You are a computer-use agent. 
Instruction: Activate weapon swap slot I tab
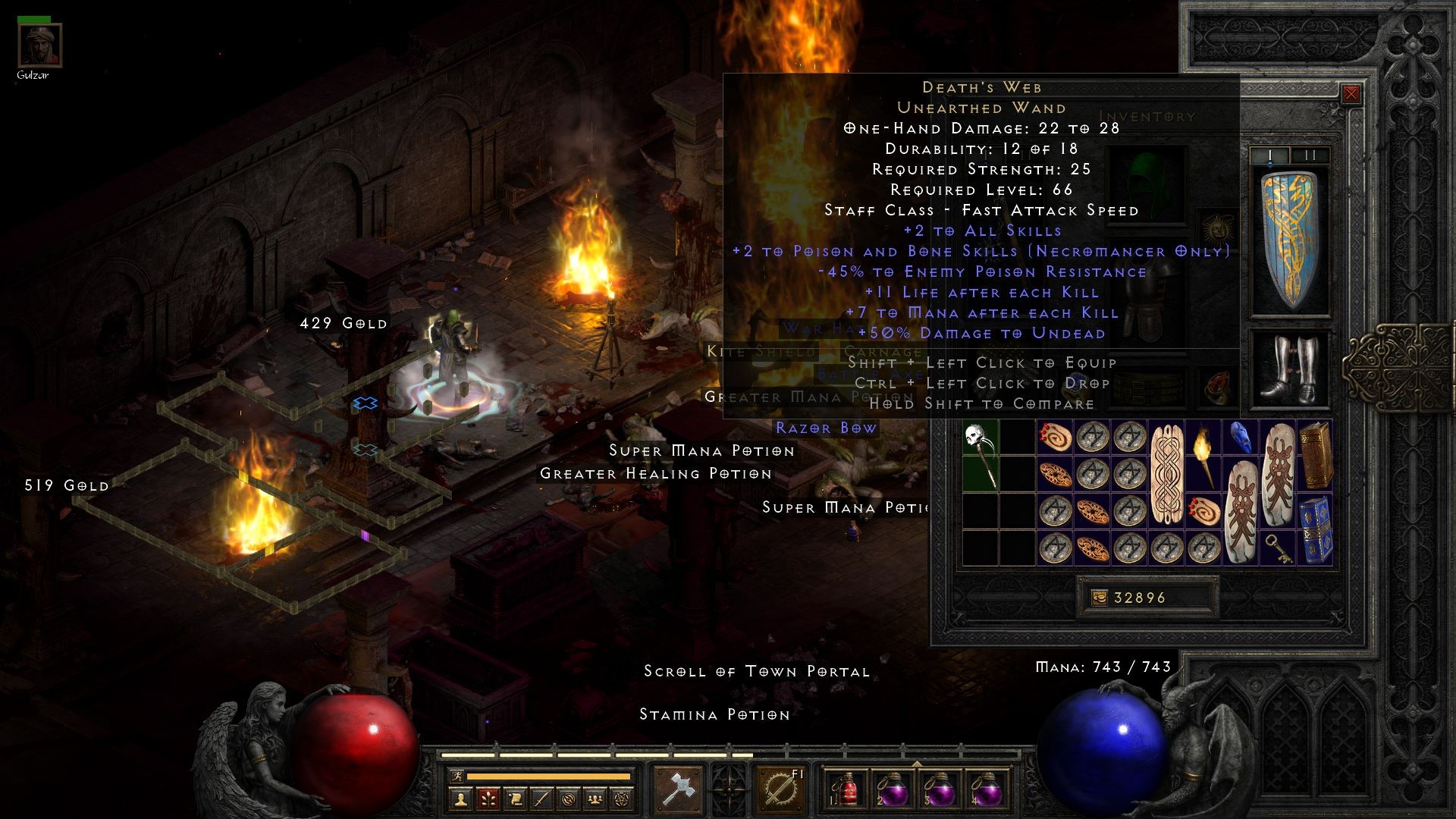1270,154
